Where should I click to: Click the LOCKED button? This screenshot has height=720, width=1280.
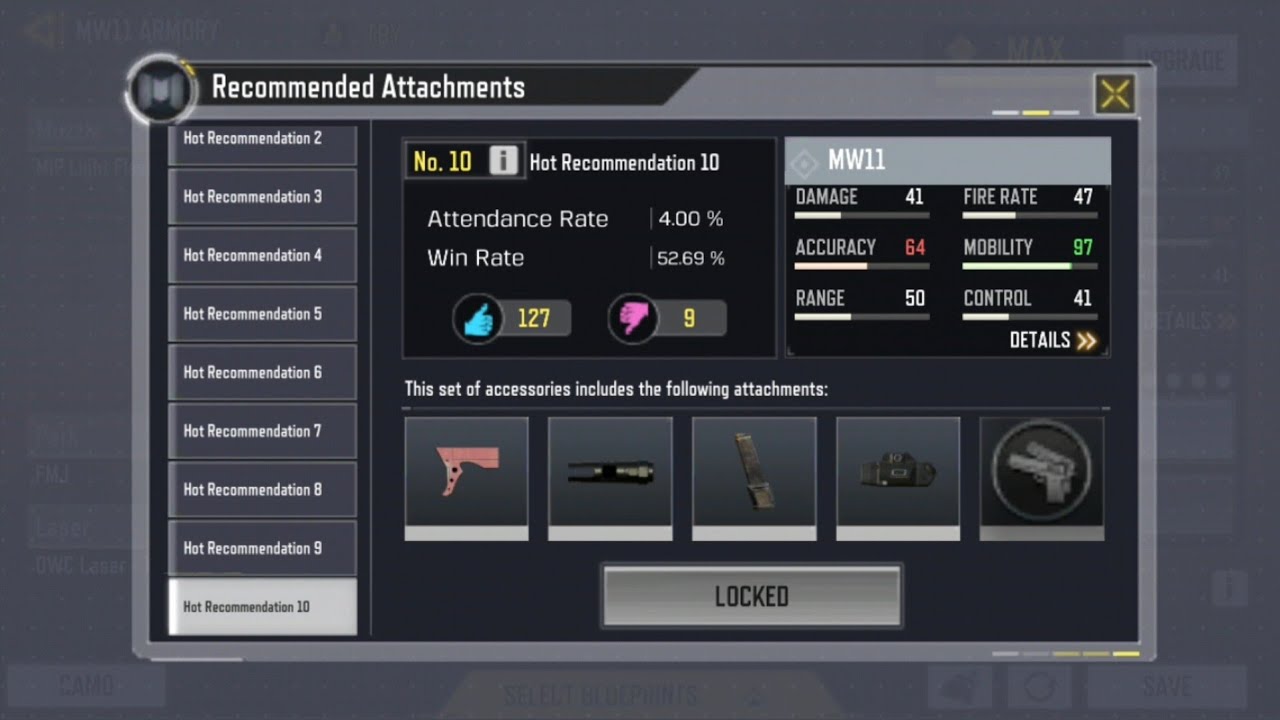[x=751, y=597]
